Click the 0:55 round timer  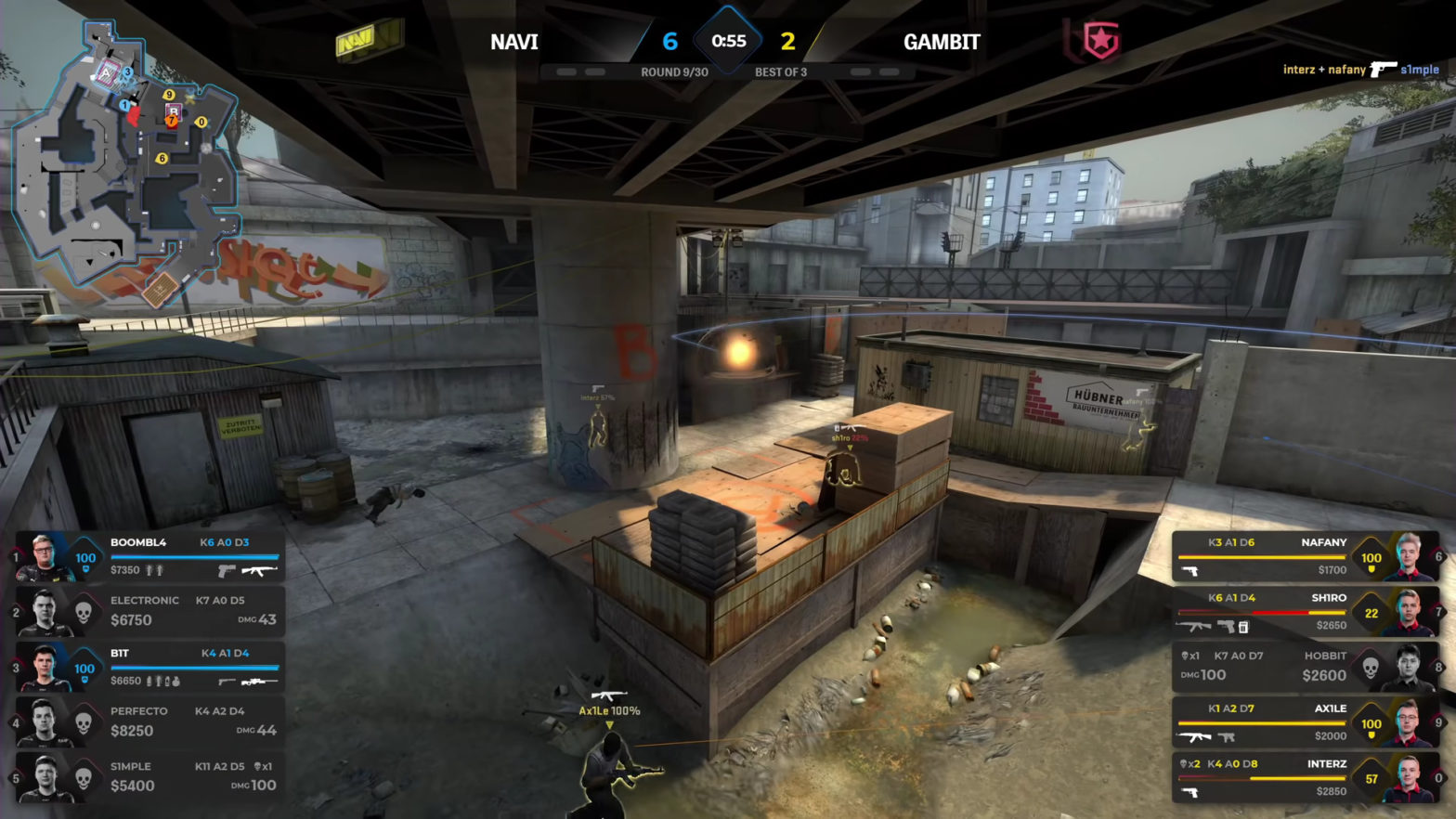[x=728, y=39]
